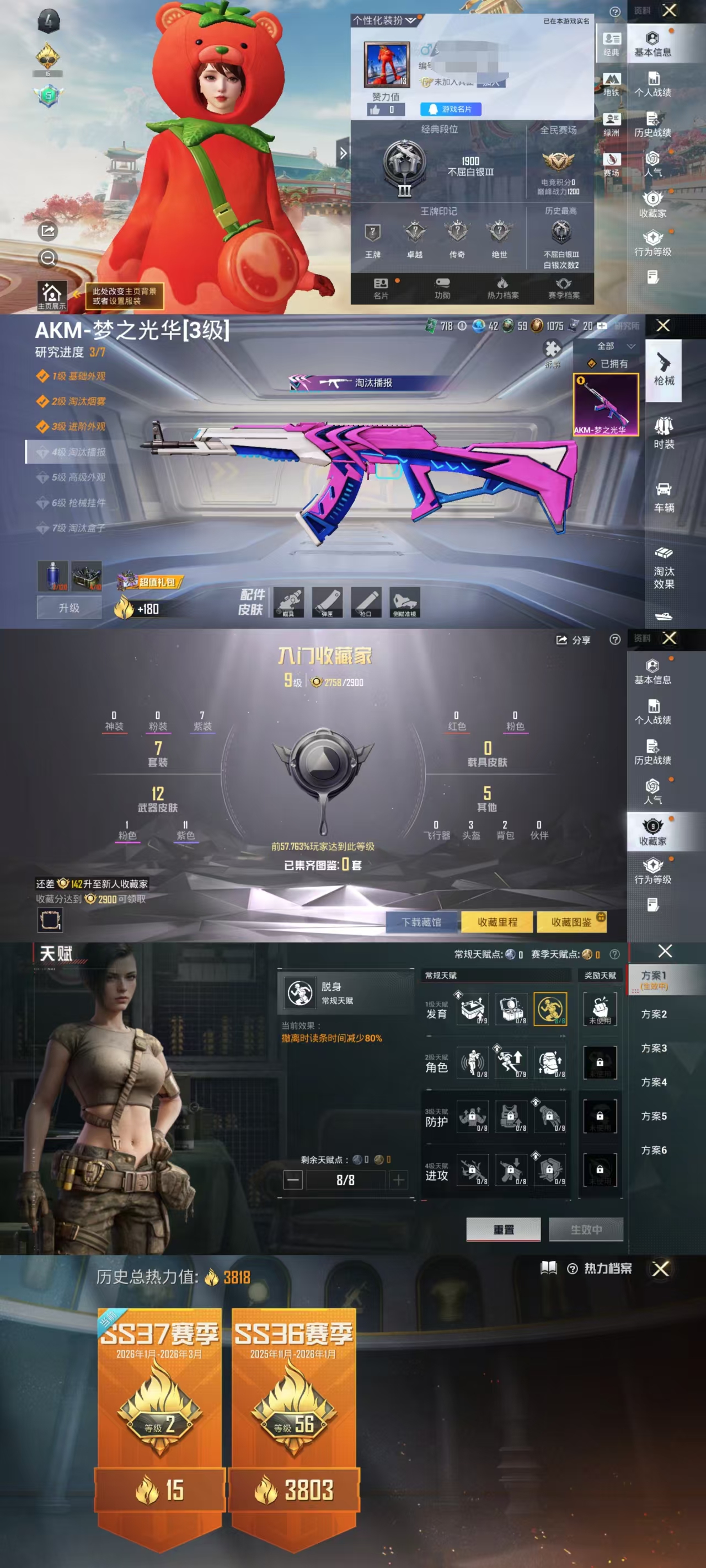
Task: Click the 拆解 dismantle icon
Action: pyautogui.click(x=553, y=353)
